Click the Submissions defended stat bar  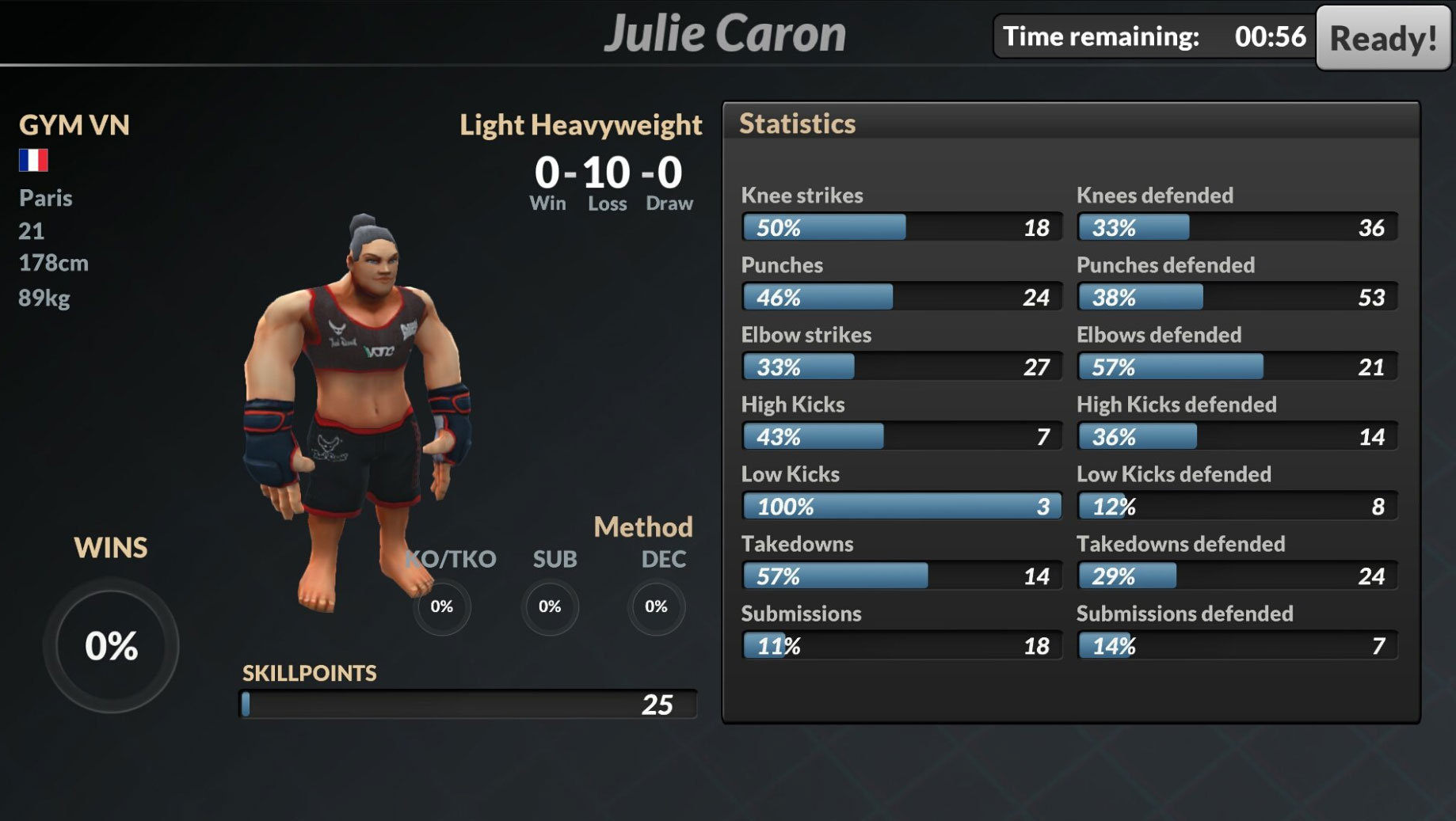point(1236,645)
